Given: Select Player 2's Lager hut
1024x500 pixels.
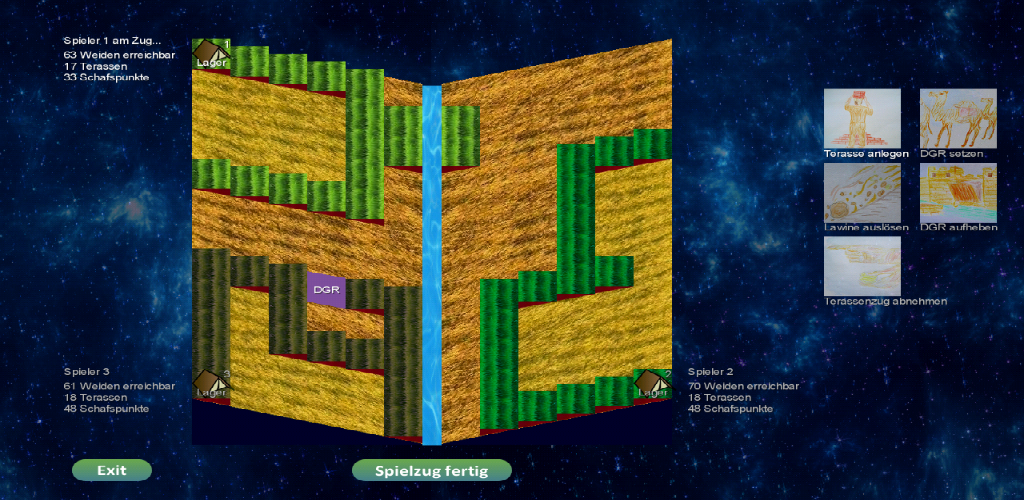Looking at the screenshot, I should click(x=653, y=383).
